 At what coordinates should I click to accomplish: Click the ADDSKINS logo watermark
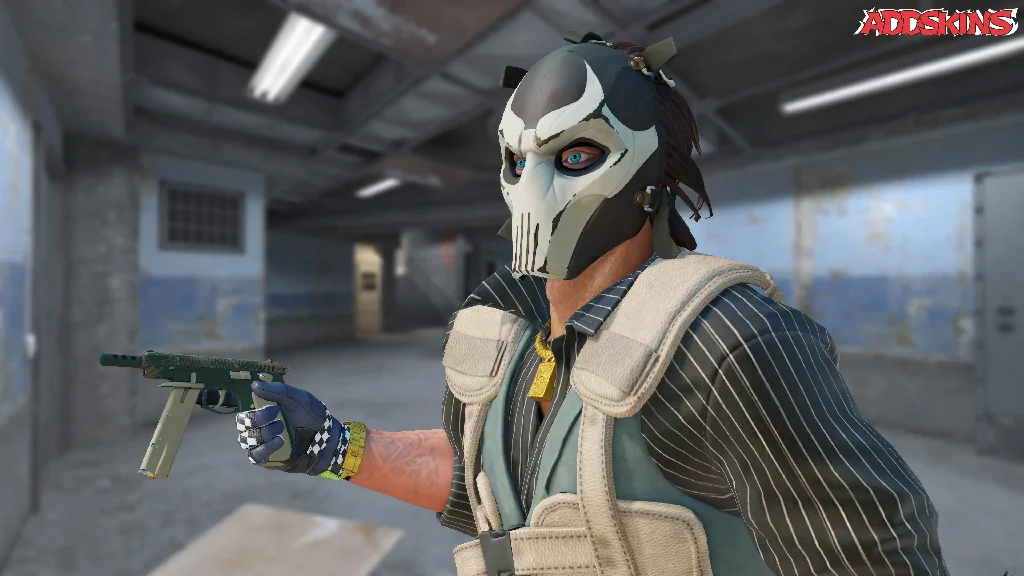936,22
